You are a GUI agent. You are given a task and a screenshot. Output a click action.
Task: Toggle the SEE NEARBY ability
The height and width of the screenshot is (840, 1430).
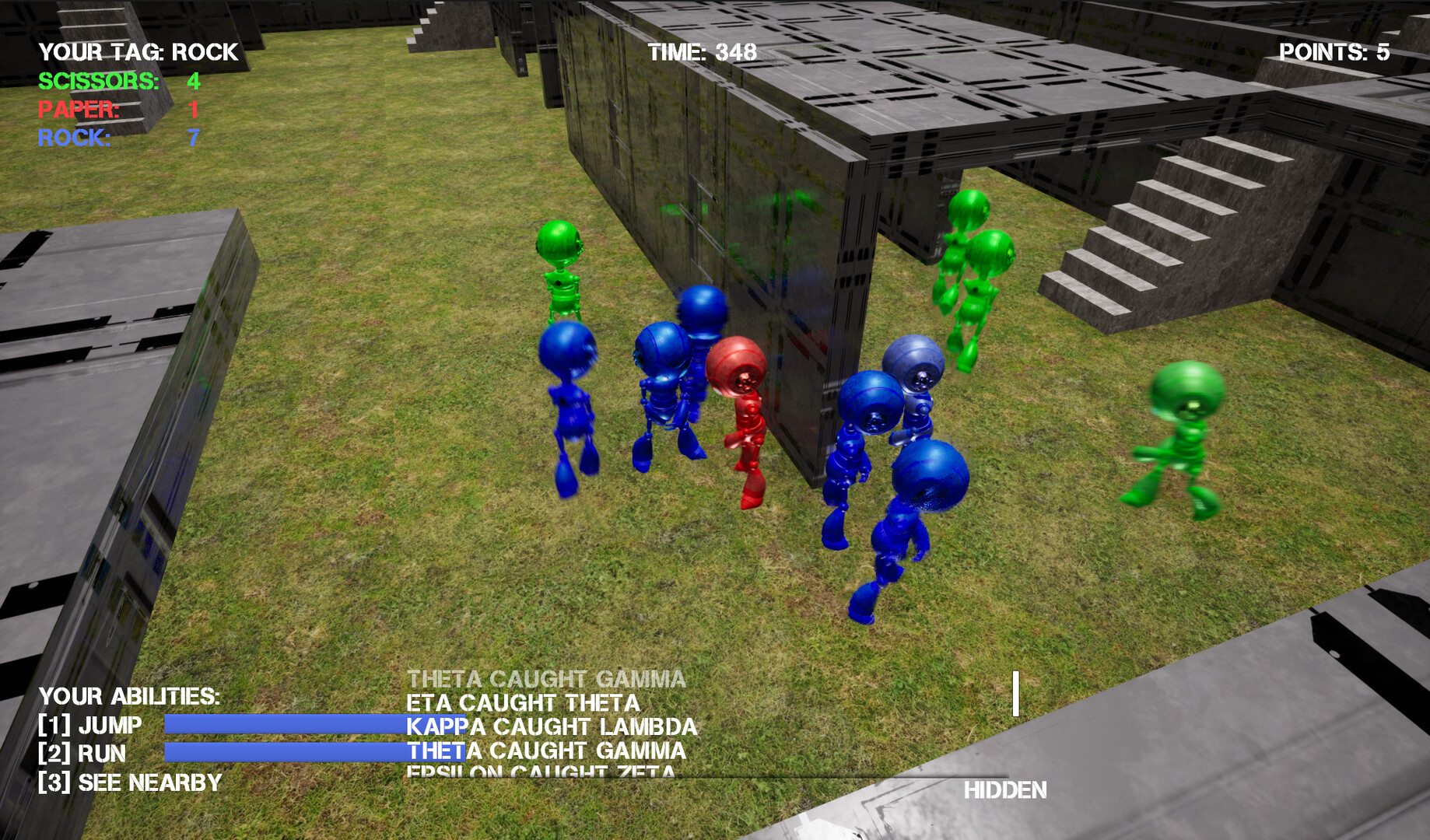pos(128,783)
